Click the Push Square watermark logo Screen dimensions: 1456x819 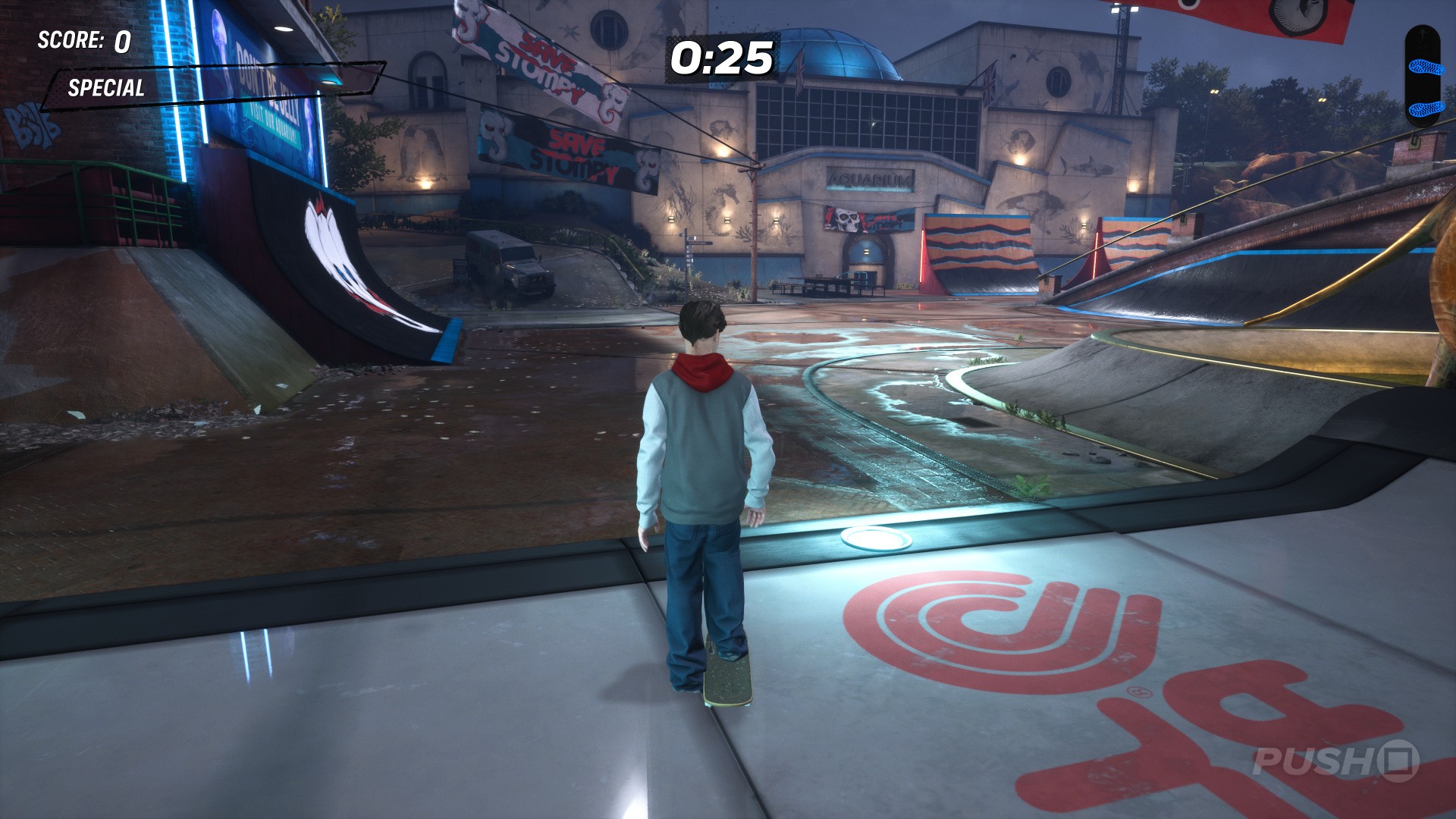pyautogui.click(x=1335, y=761)
